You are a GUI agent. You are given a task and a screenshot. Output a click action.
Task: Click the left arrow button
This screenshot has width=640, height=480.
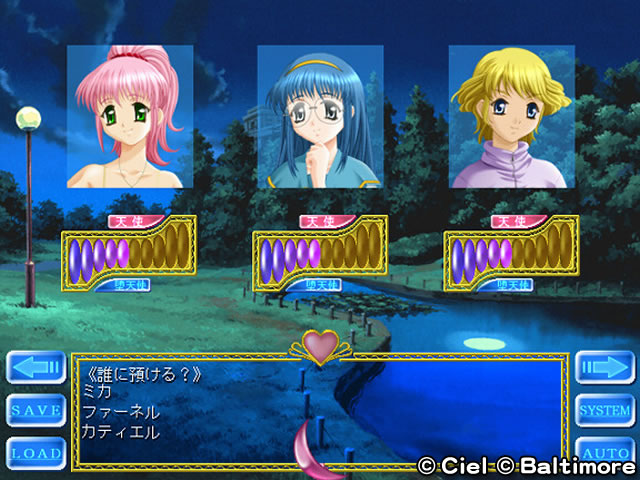[x=36, y=367]
